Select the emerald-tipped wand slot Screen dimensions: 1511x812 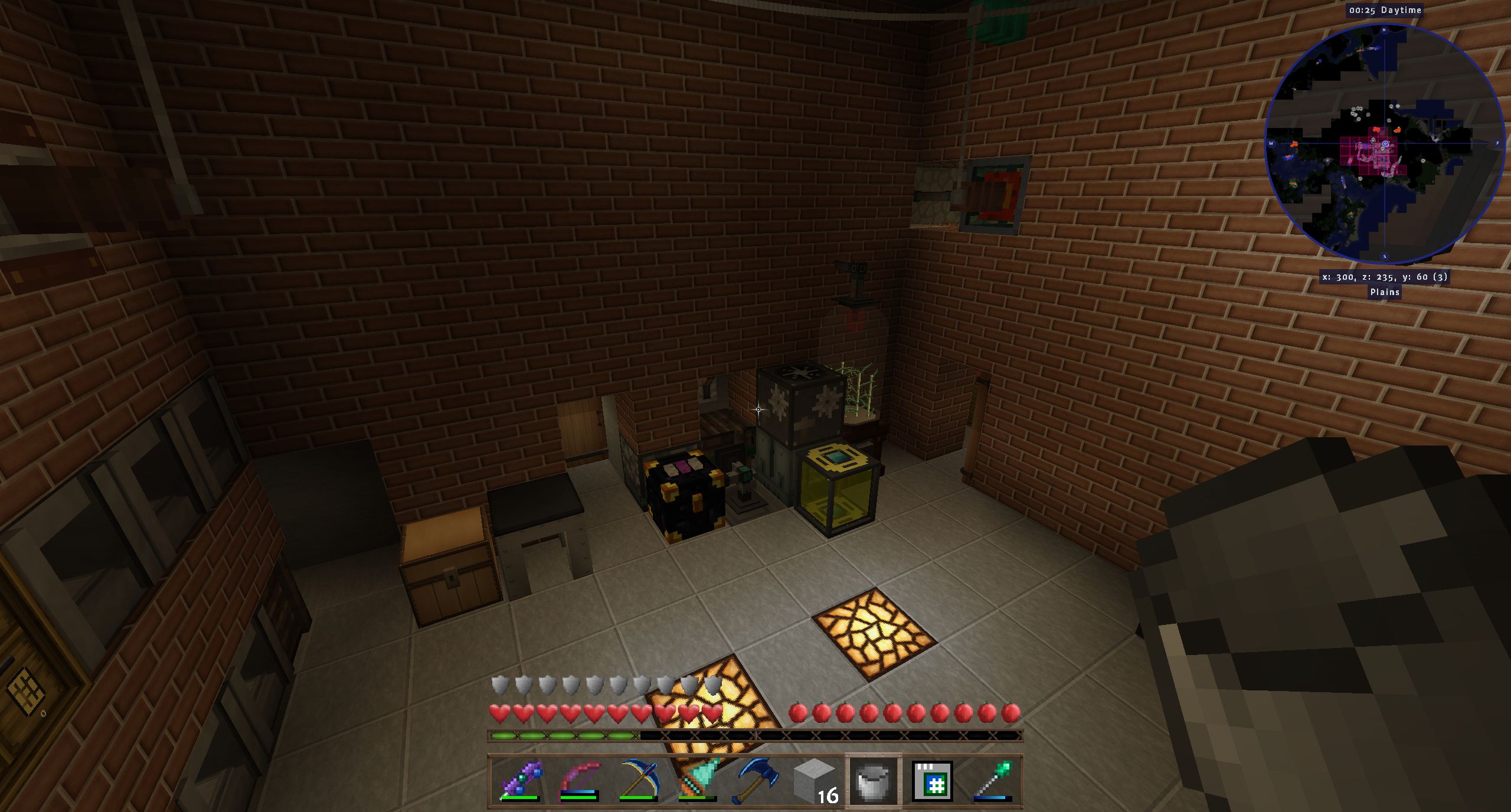tap(992, 781)
